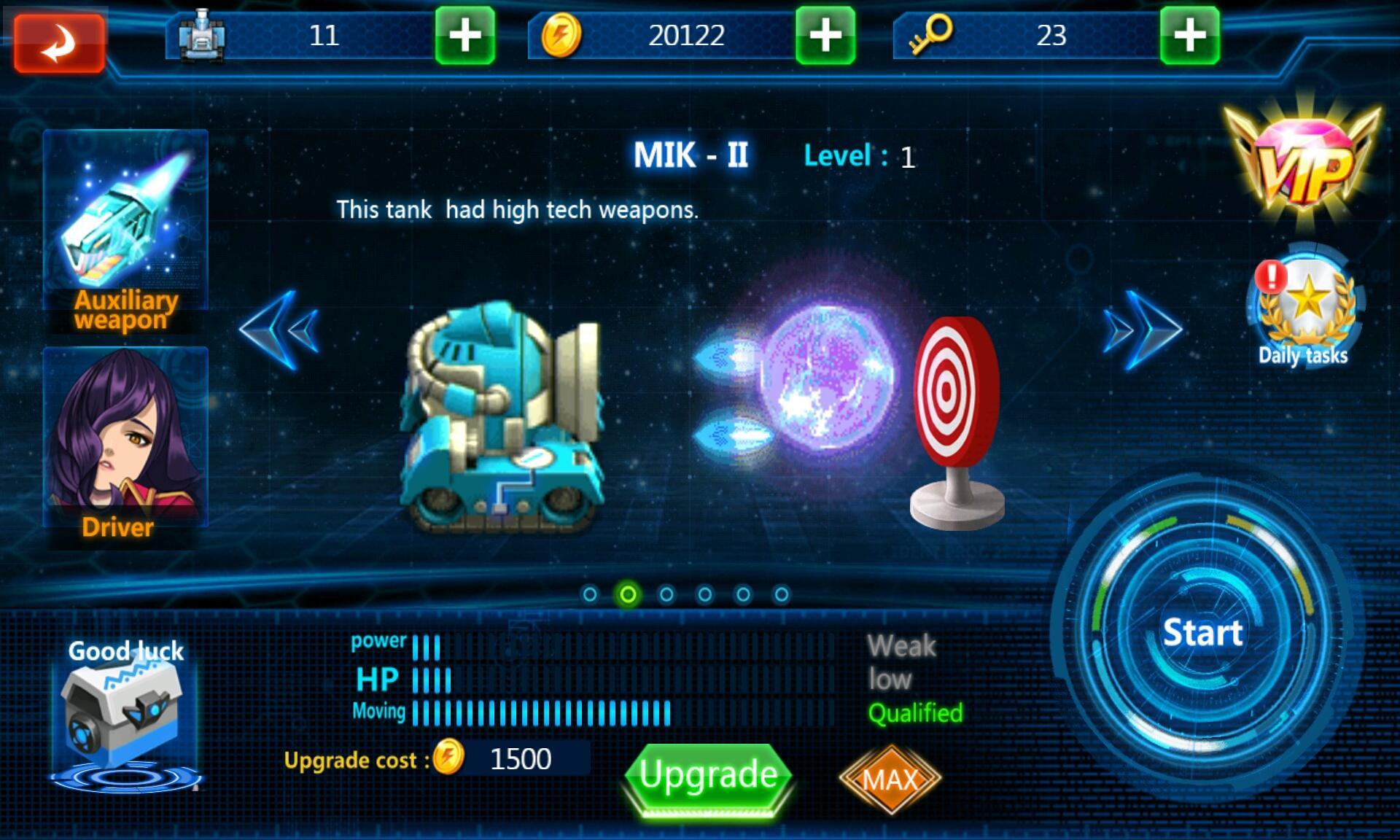Open the Driver selection
The image size is (1400, 840).
point(125,445)
